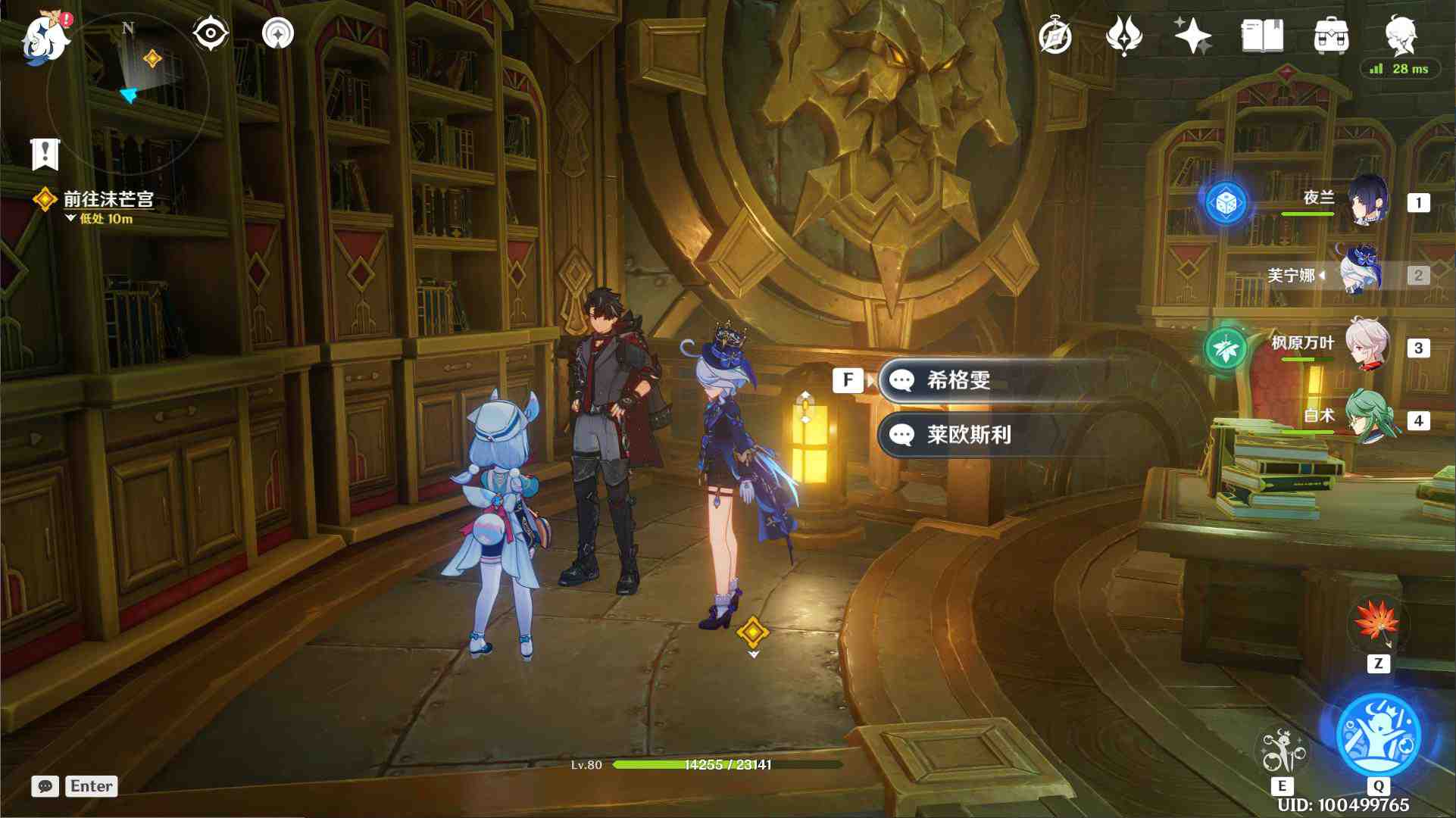
Task: Open the round target icon beside the minimap
Action: (x=277, y=34)
